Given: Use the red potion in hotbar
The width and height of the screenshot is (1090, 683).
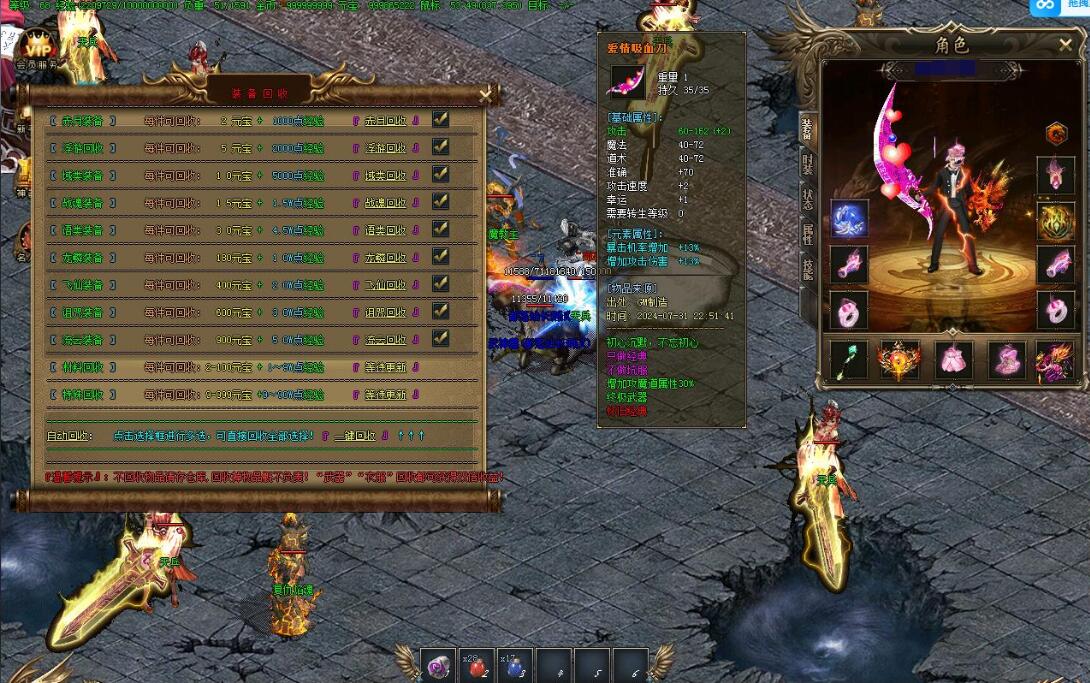Looking at the screenshot, I should (476, 668).
